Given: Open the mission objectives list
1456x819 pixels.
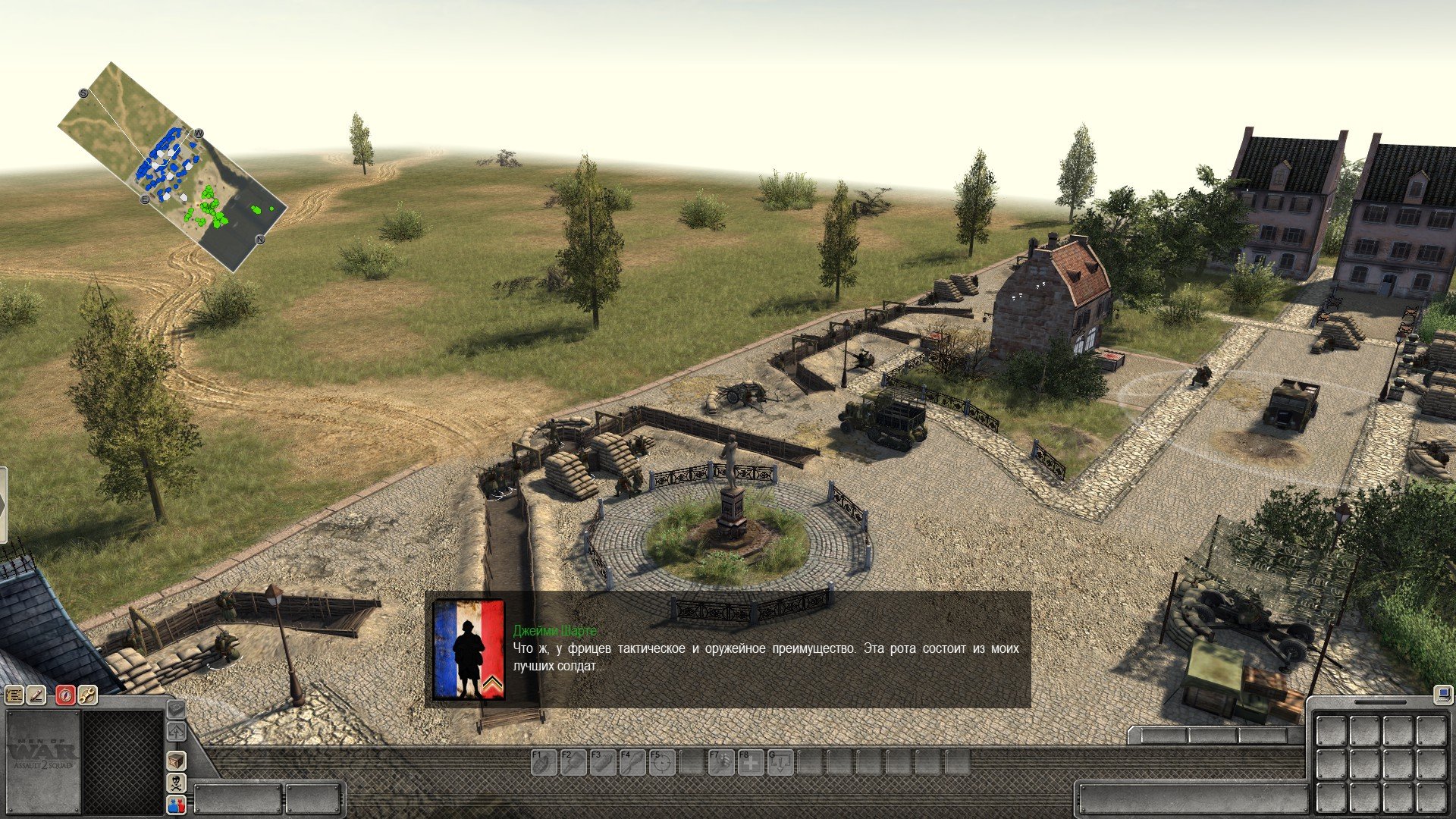Looking at the screenshot, I should click(x=14, y=695).
